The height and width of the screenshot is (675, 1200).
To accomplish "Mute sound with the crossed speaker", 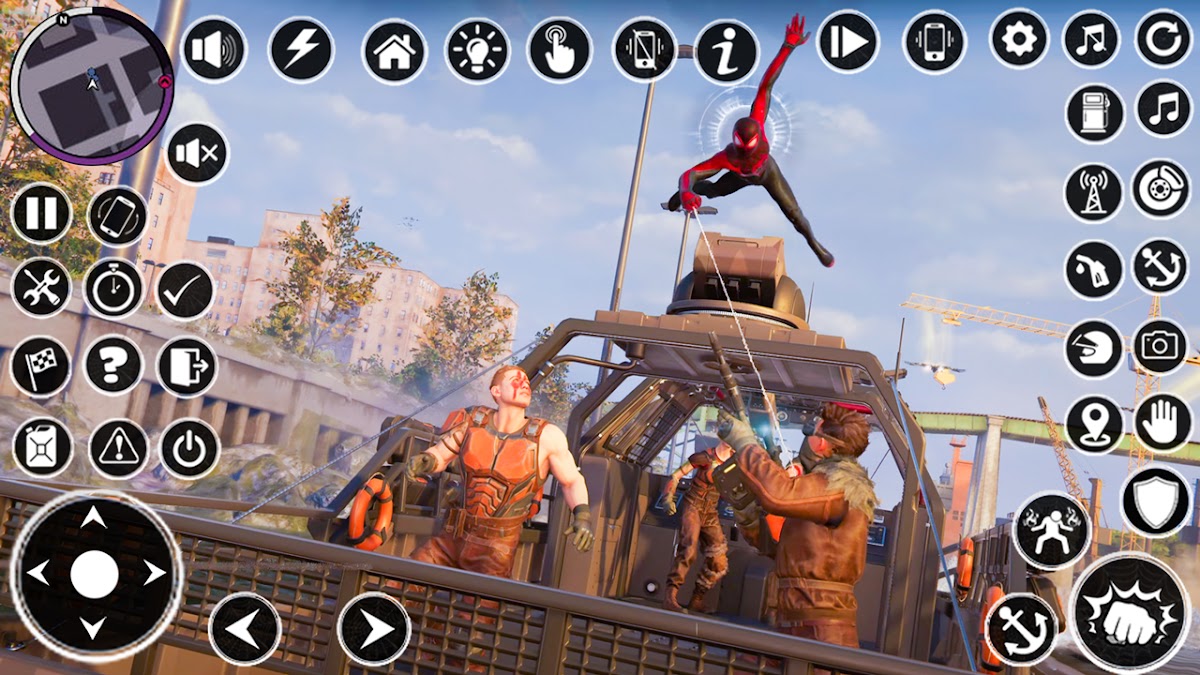I will 196,153.
